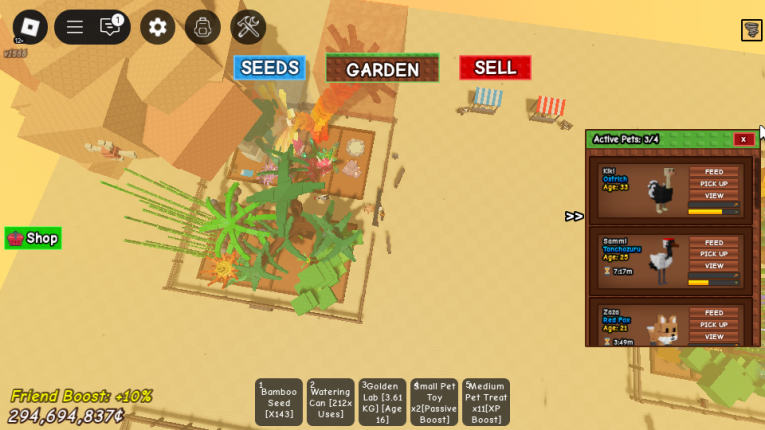Screen dimensions: 765x430
Task: Pick up Kiki the Ostrich
Action: (x=714, y=184)
